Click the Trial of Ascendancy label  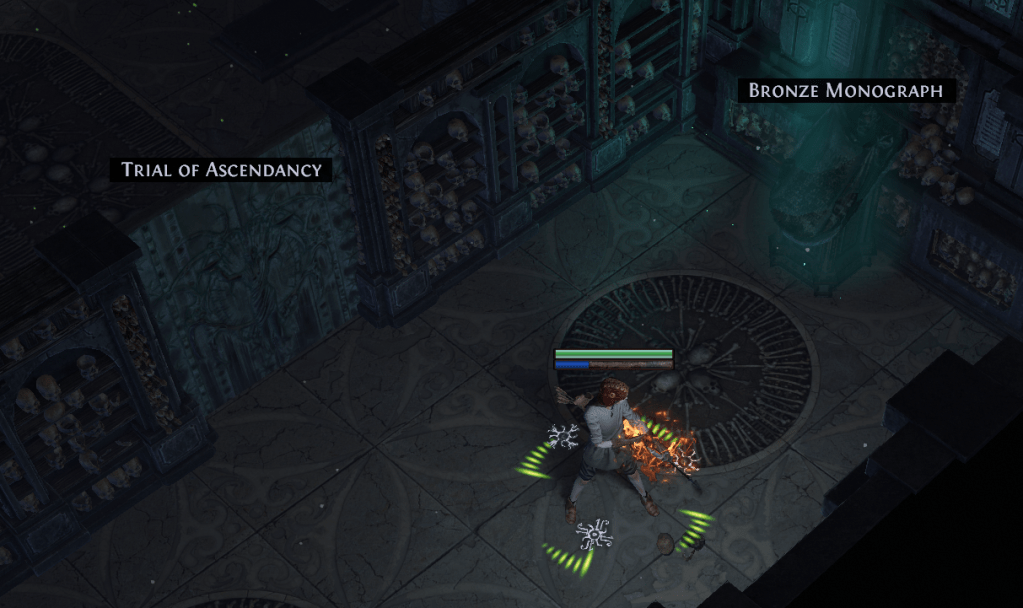point(221,170)
